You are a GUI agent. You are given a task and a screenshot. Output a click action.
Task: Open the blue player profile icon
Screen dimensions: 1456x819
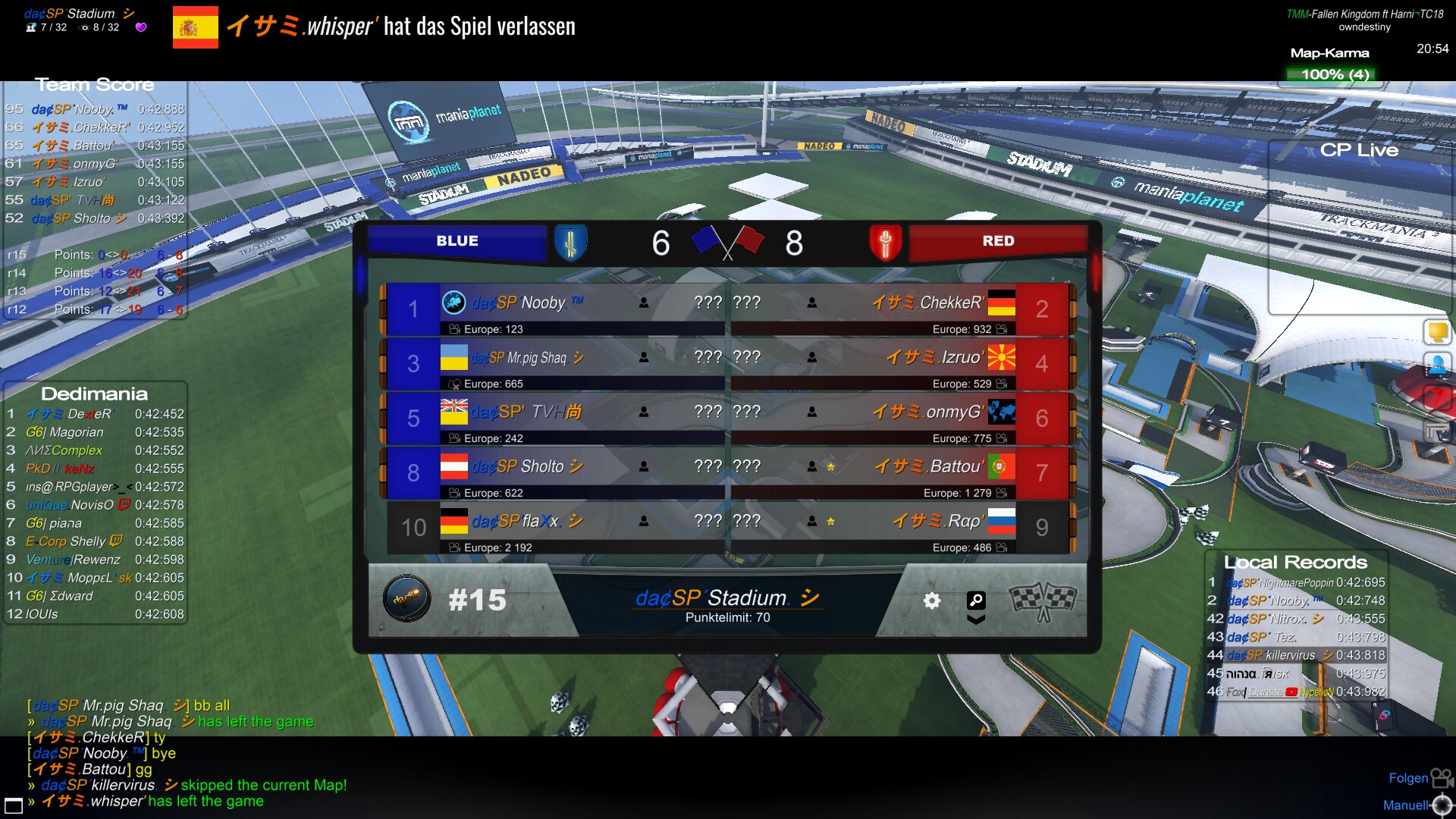pos(1437,365)
